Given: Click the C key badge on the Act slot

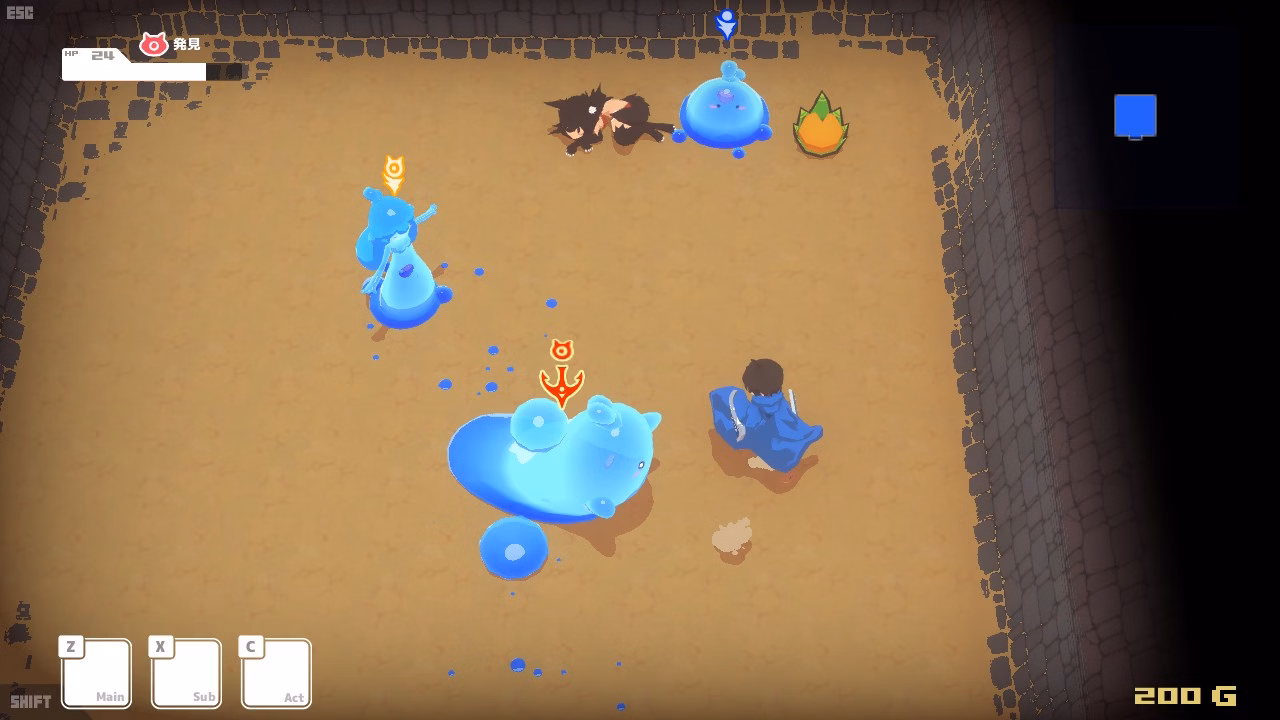Looking at the screenshot, I should [250, 647].
